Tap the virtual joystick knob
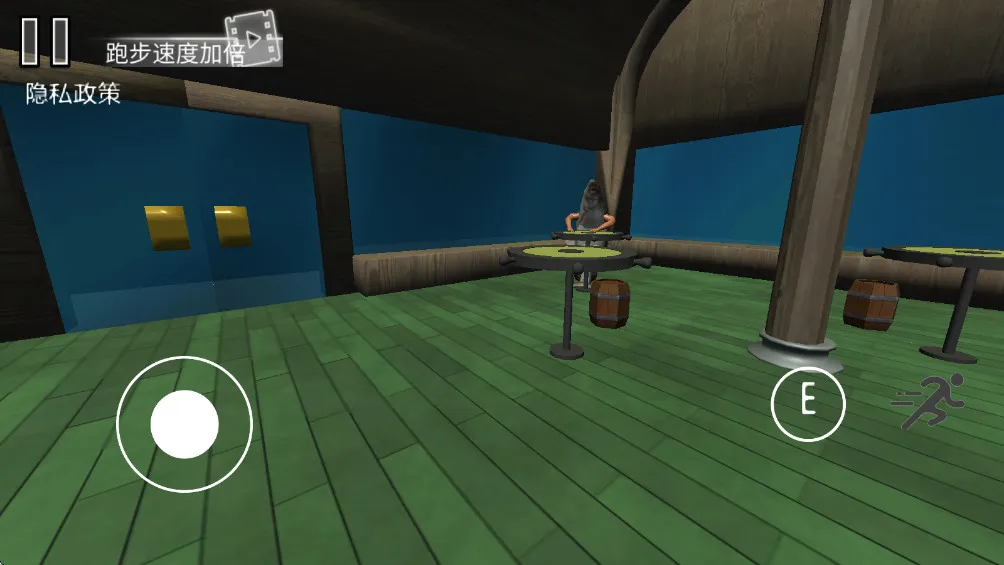The image size is (1004, 565). (x=185, y=424)
